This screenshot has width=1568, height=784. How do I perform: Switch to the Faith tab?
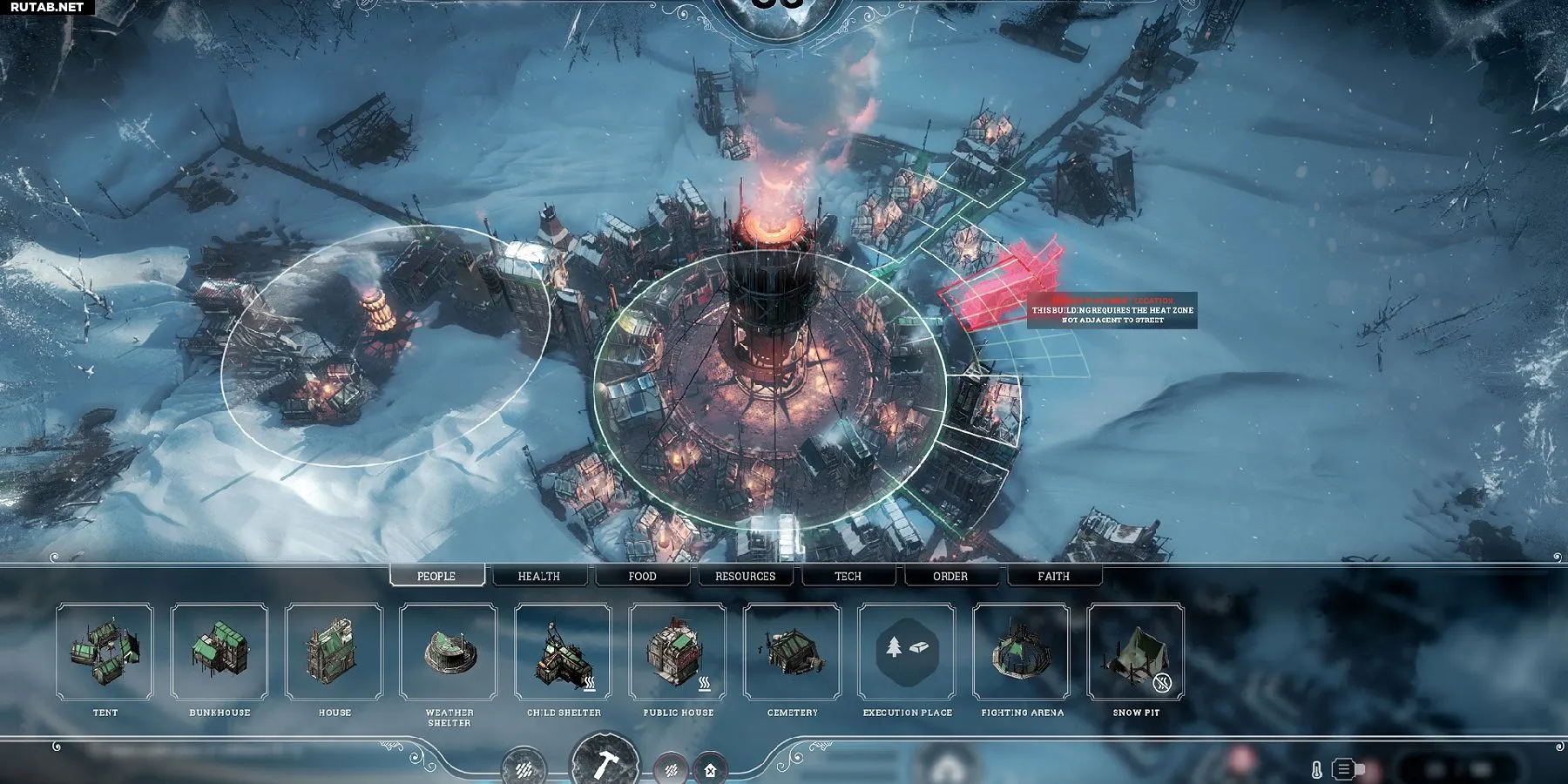pos(1053,576)
